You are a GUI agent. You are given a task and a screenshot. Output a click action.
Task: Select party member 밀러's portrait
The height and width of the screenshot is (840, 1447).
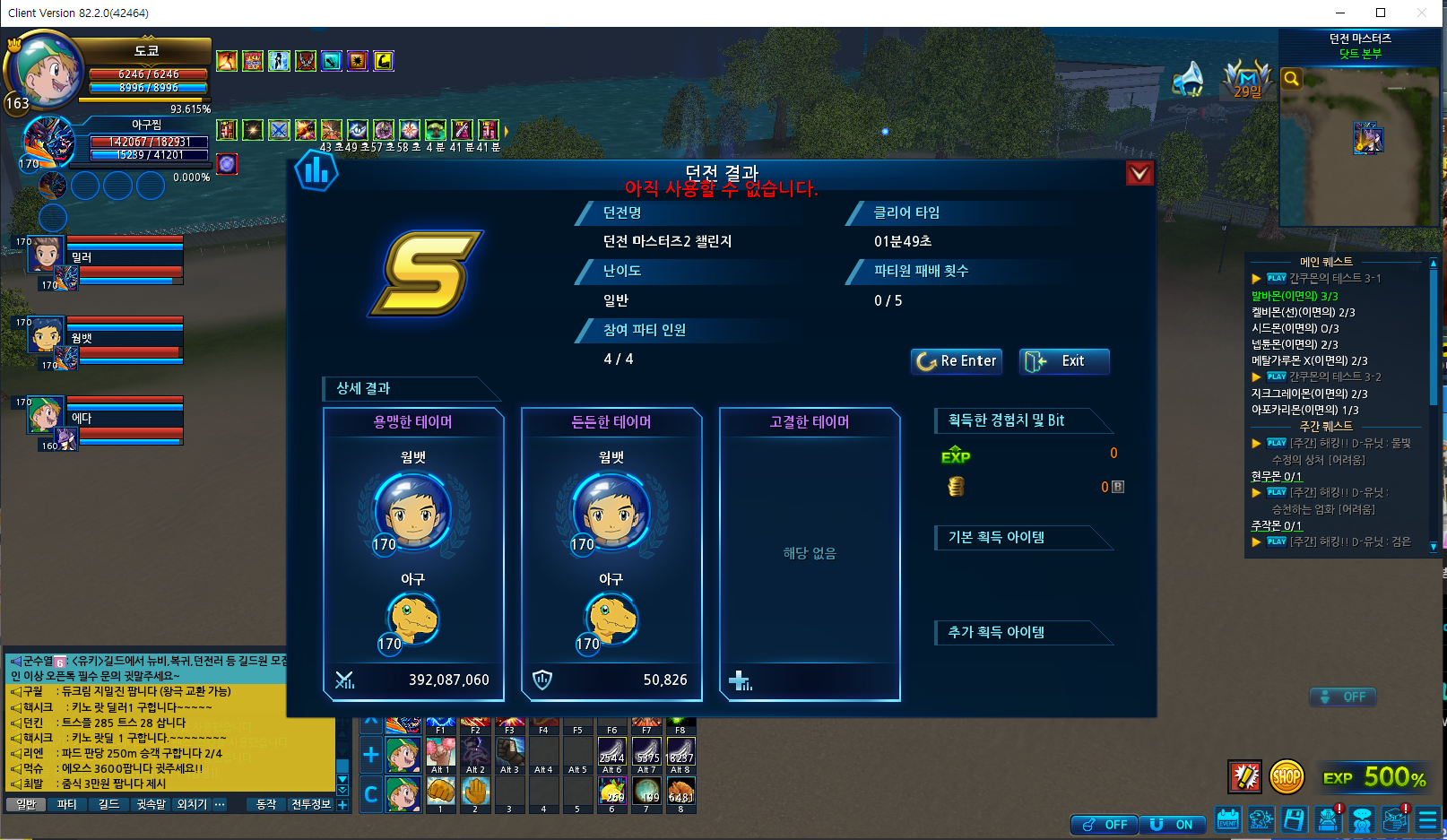(45, 255)
